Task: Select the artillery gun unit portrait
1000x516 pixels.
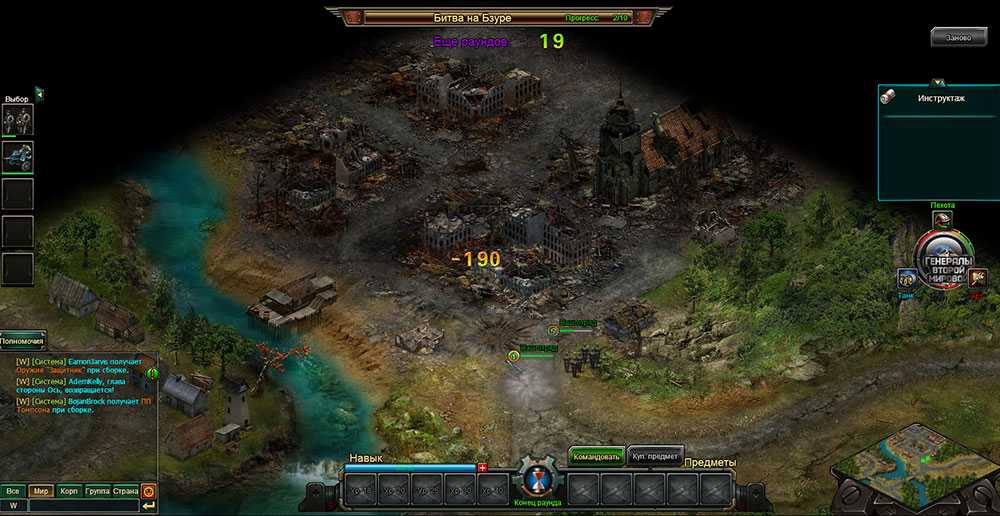Action: pyautogui.click(x=17, y=156)
